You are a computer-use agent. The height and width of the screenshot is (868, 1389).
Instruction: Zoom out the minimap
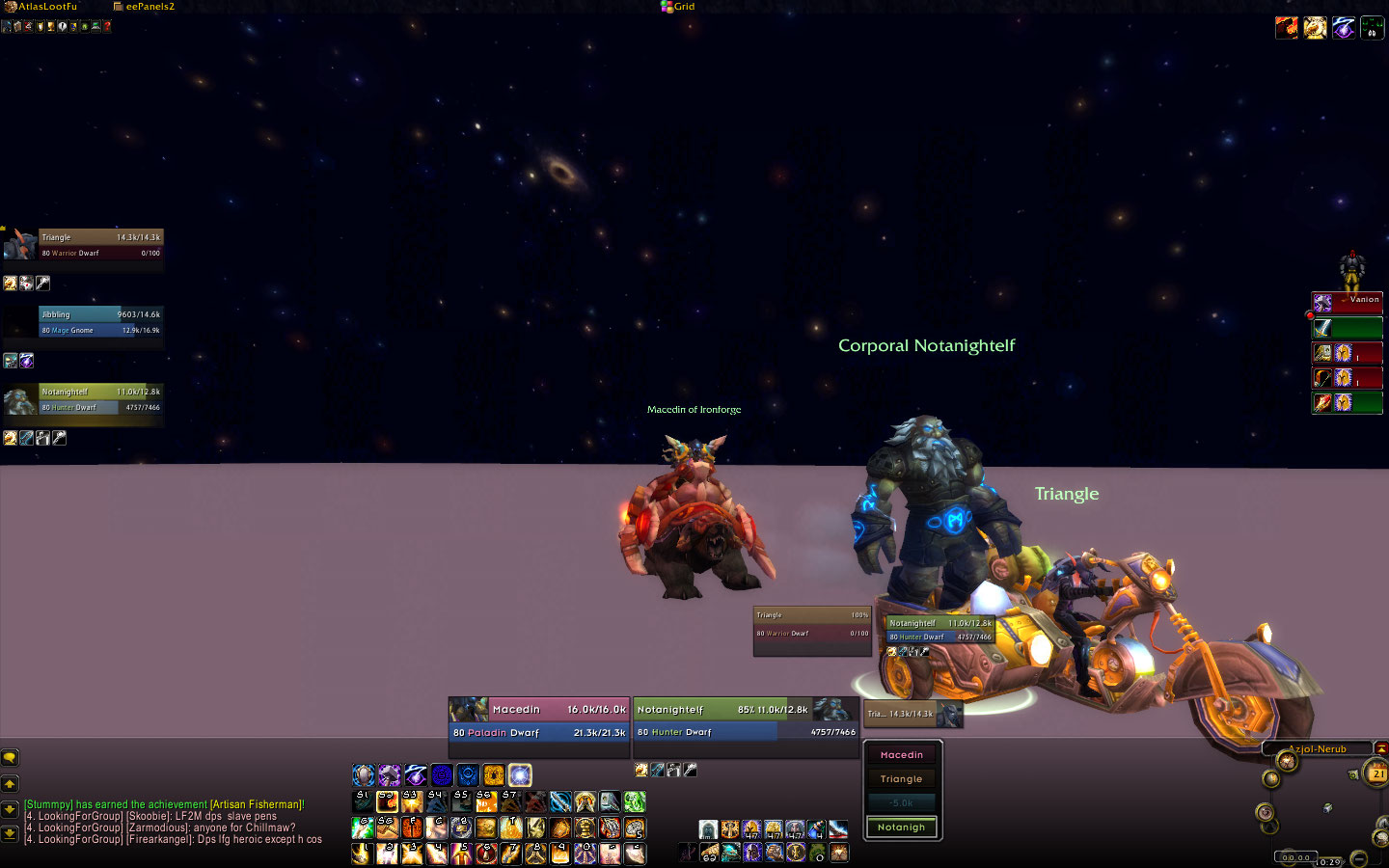(x=1358, y=857)
